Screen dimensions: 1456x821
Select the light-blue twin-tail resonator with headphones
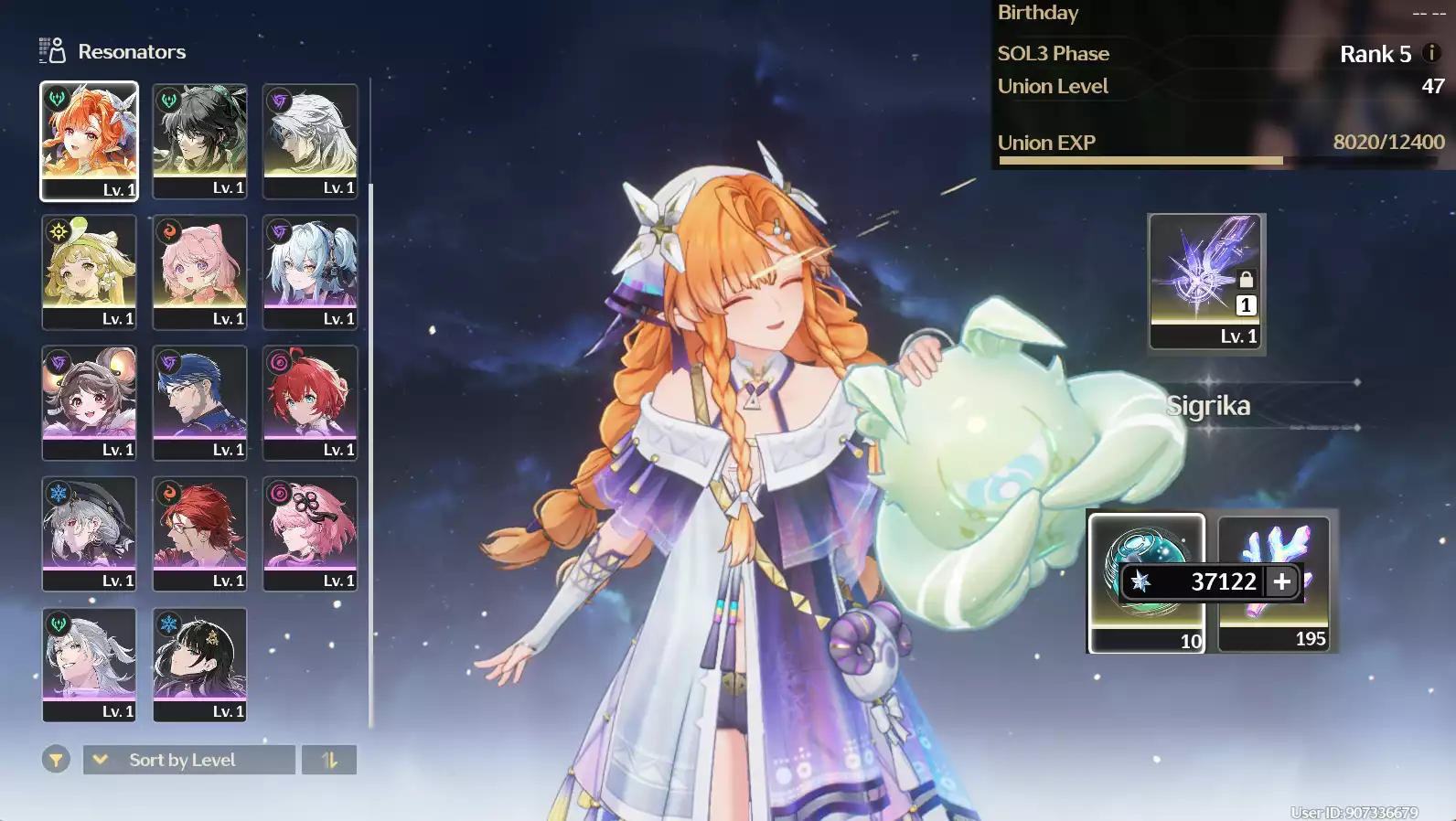point(310,272)
